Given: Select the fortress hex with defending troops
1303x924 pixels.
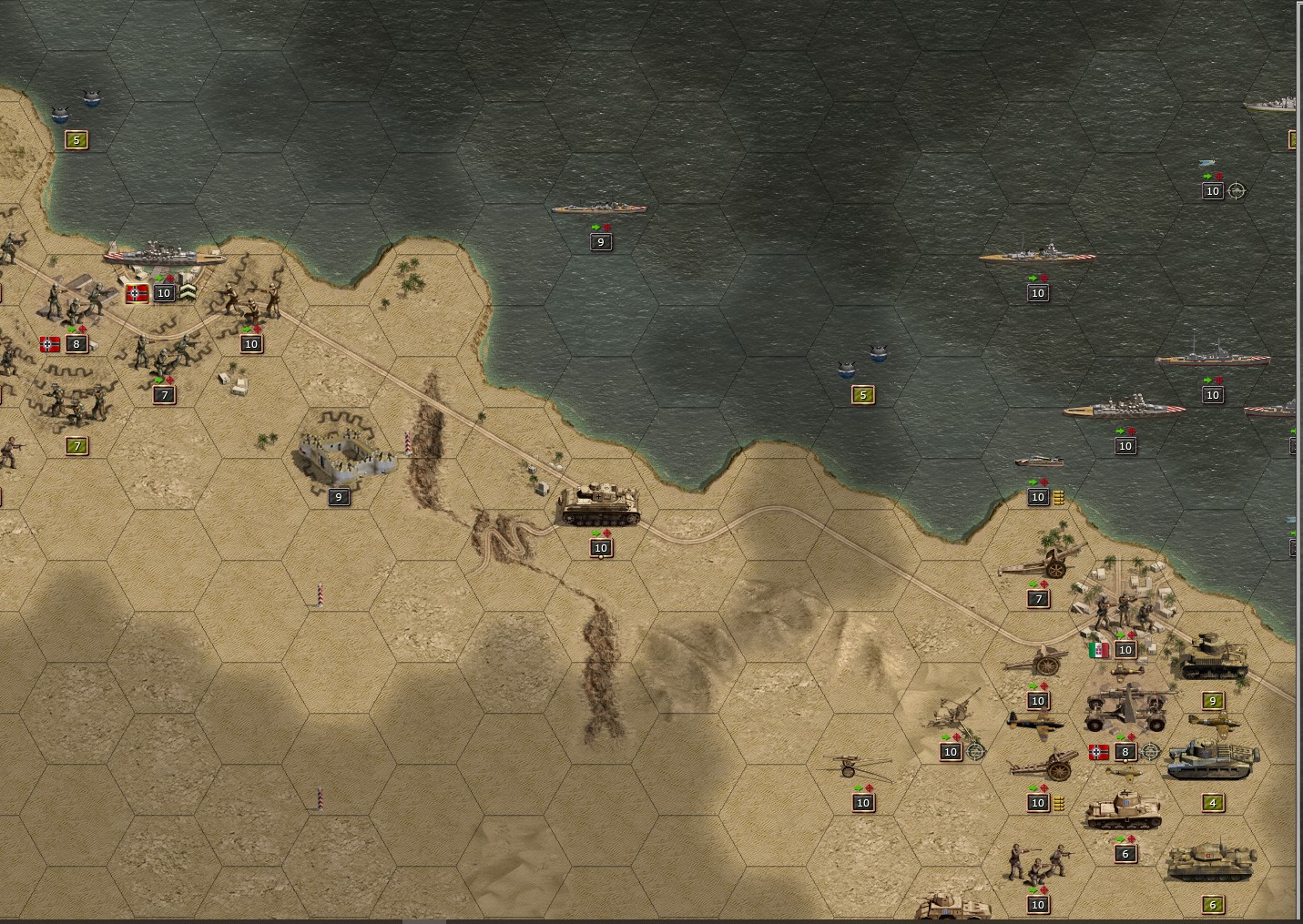Looking at the screenshot, I should pos(351,451).
